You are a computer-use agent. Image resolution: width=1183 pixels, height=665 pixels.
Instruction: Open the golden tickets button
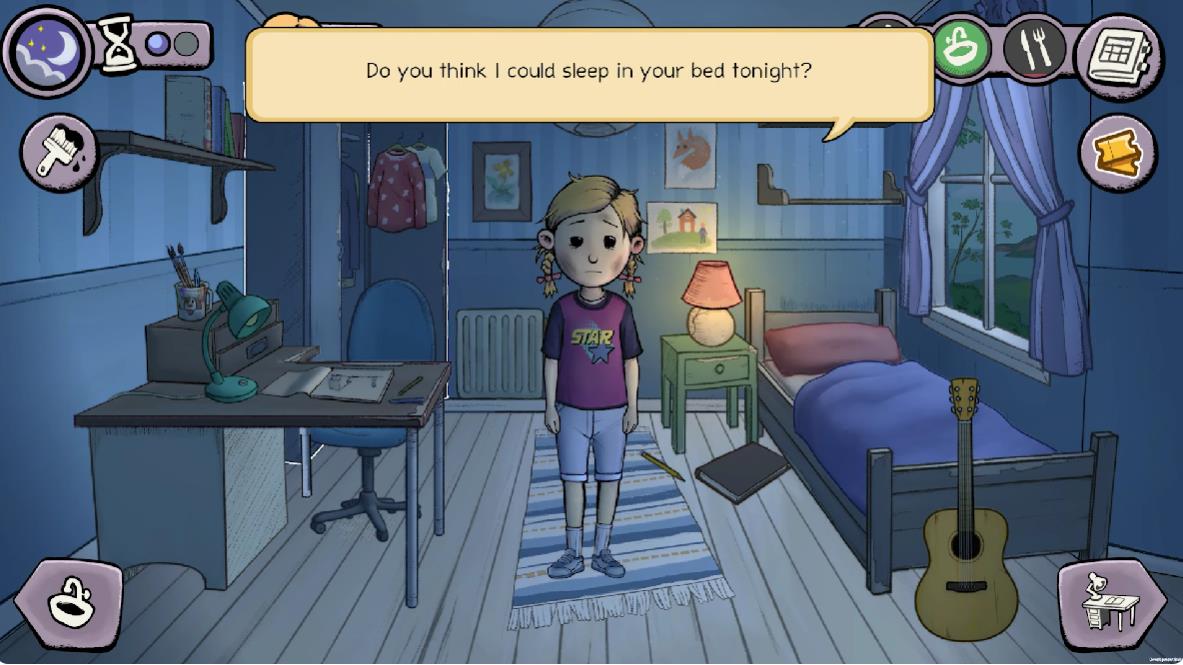(1117, 153)
